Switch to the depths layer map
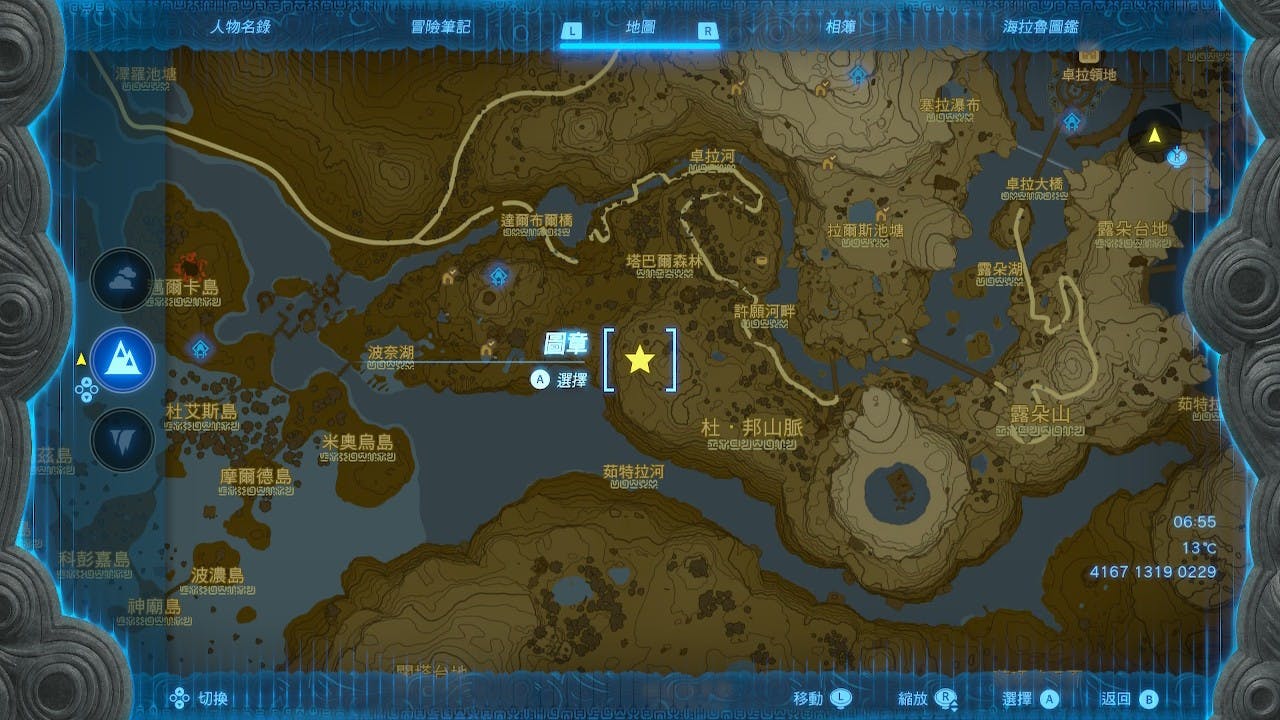The width and height of the screenshot is (1280, 720). click(x=123, y=439)
